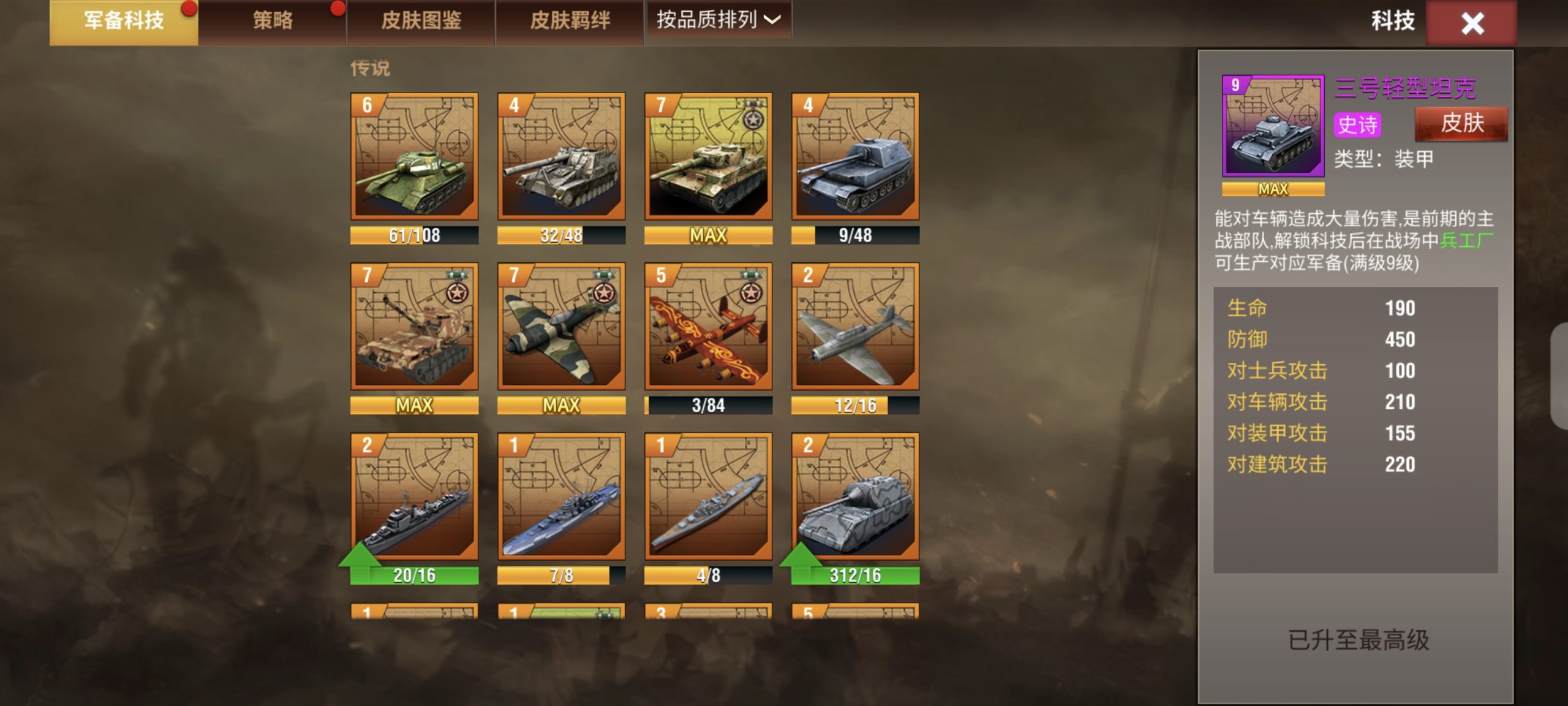Open the 策略 tab

pyautogui.click(x=273, y=21)
